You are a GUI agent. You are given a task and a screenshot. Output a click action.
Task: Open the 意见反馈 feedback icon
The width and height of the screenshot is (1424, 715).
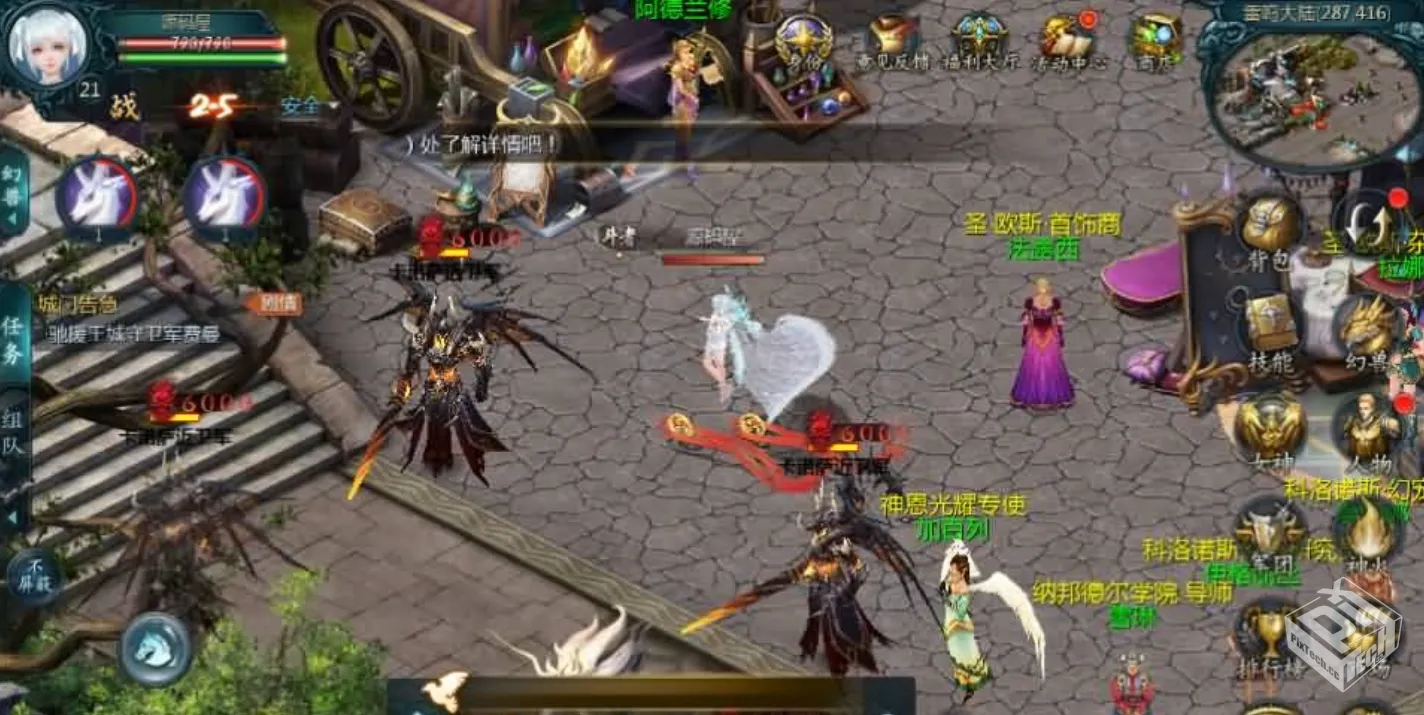[x=893, y=40]
